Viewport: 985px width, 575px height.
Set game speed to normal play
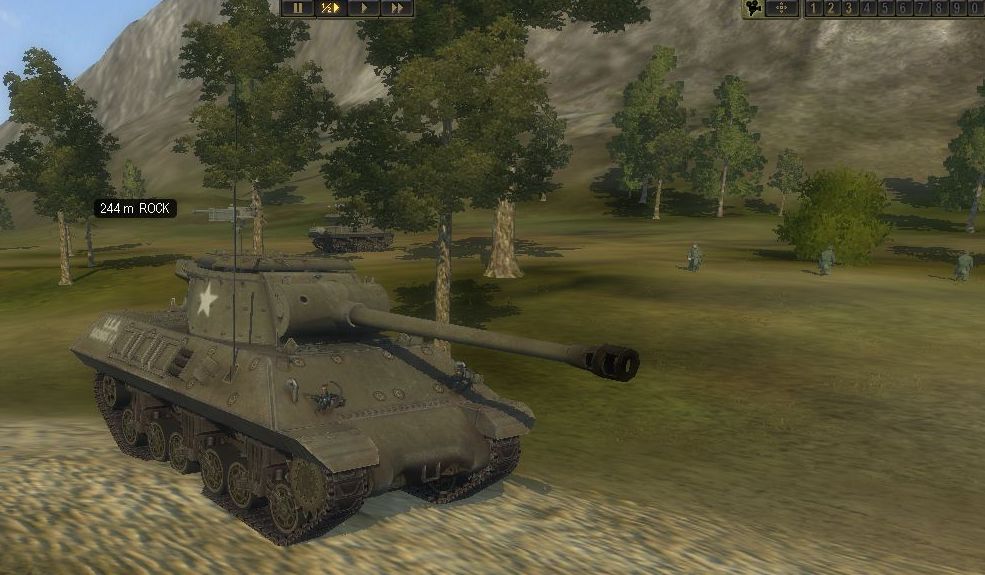363,7
